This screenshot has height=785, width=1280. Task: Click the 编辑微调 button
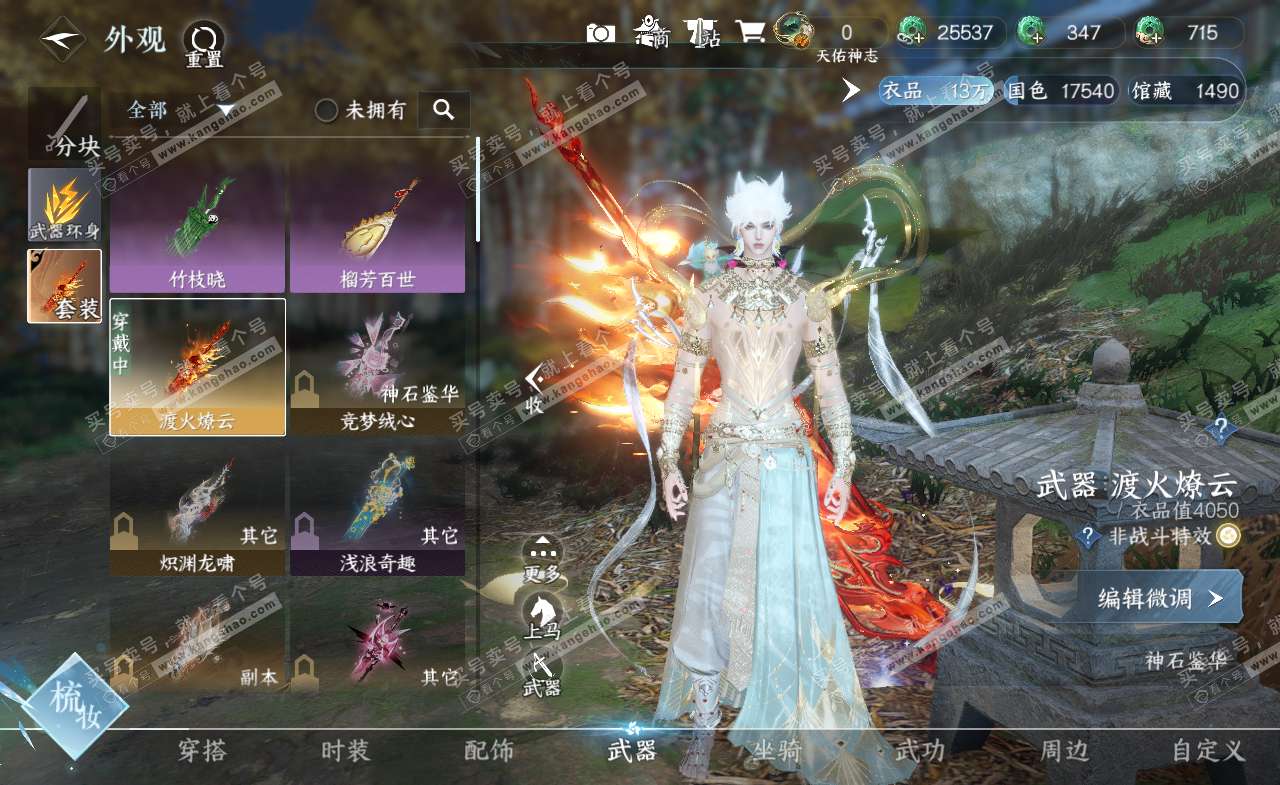point(1159,598)
